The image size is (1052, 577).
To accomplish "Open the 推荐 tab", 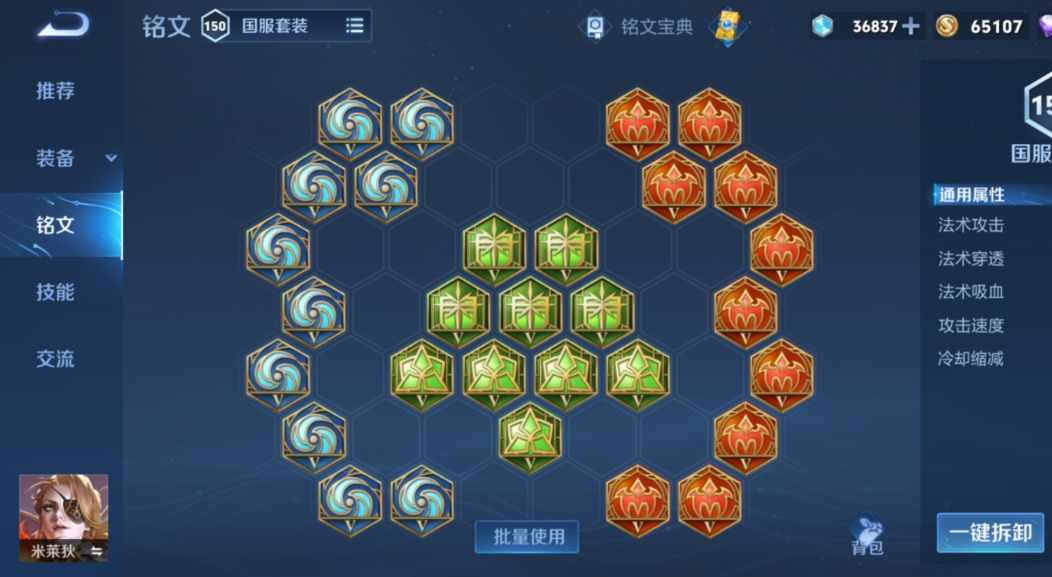I will coord(56,91).
